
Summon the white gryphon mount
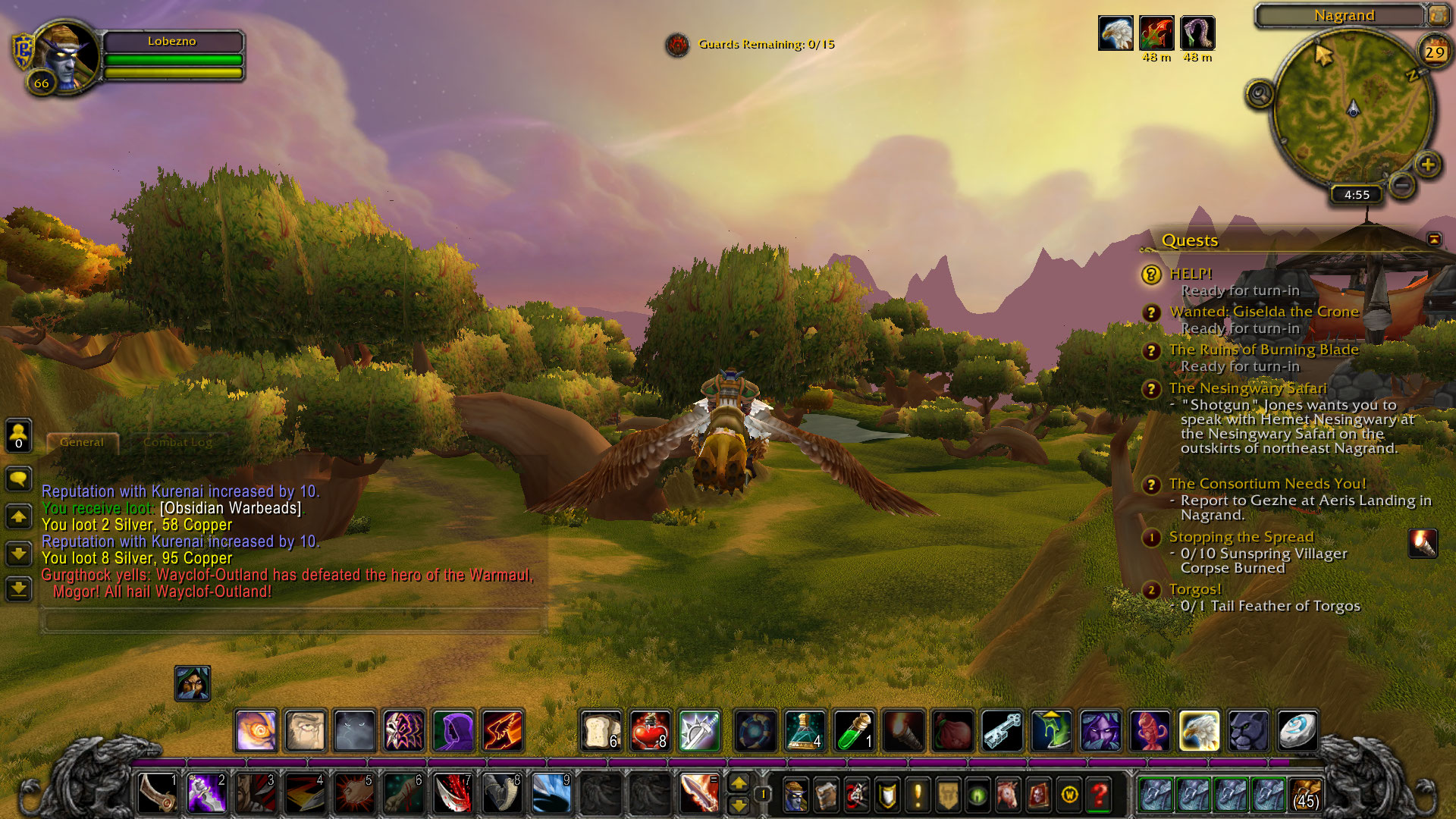point(1199,731)
